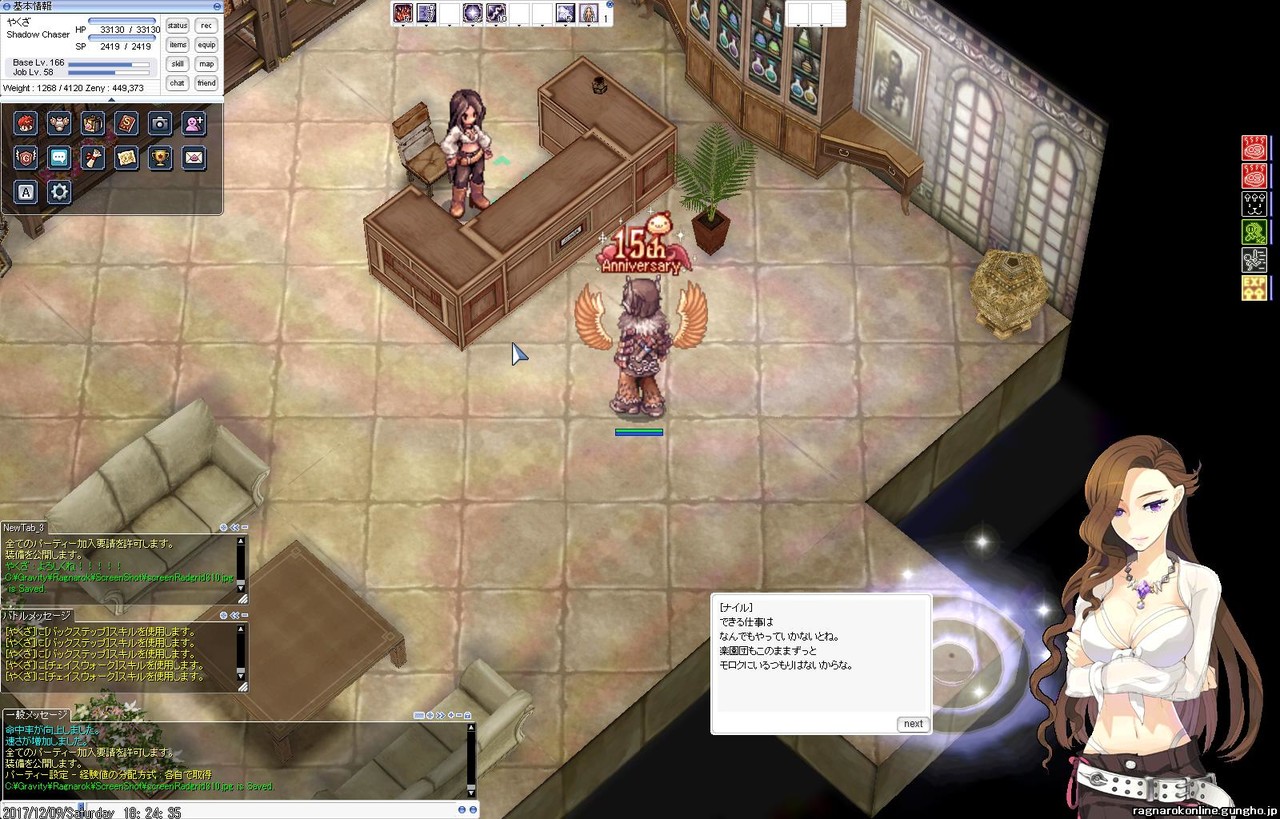Open the chat button in basic info

click(x=177, y=83)
